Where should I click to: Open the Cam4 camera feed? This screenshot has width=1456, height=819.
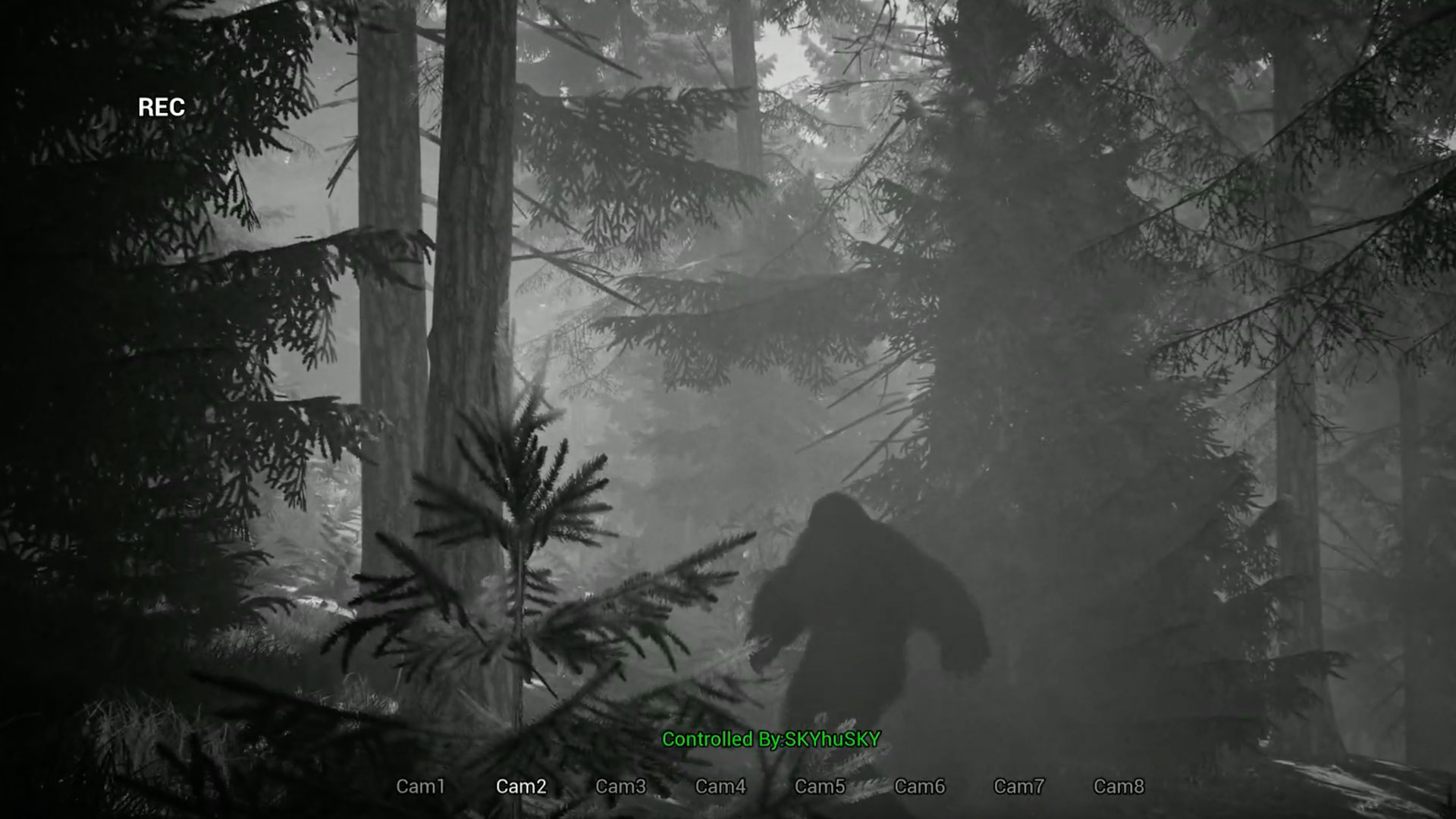coord(720,787)
